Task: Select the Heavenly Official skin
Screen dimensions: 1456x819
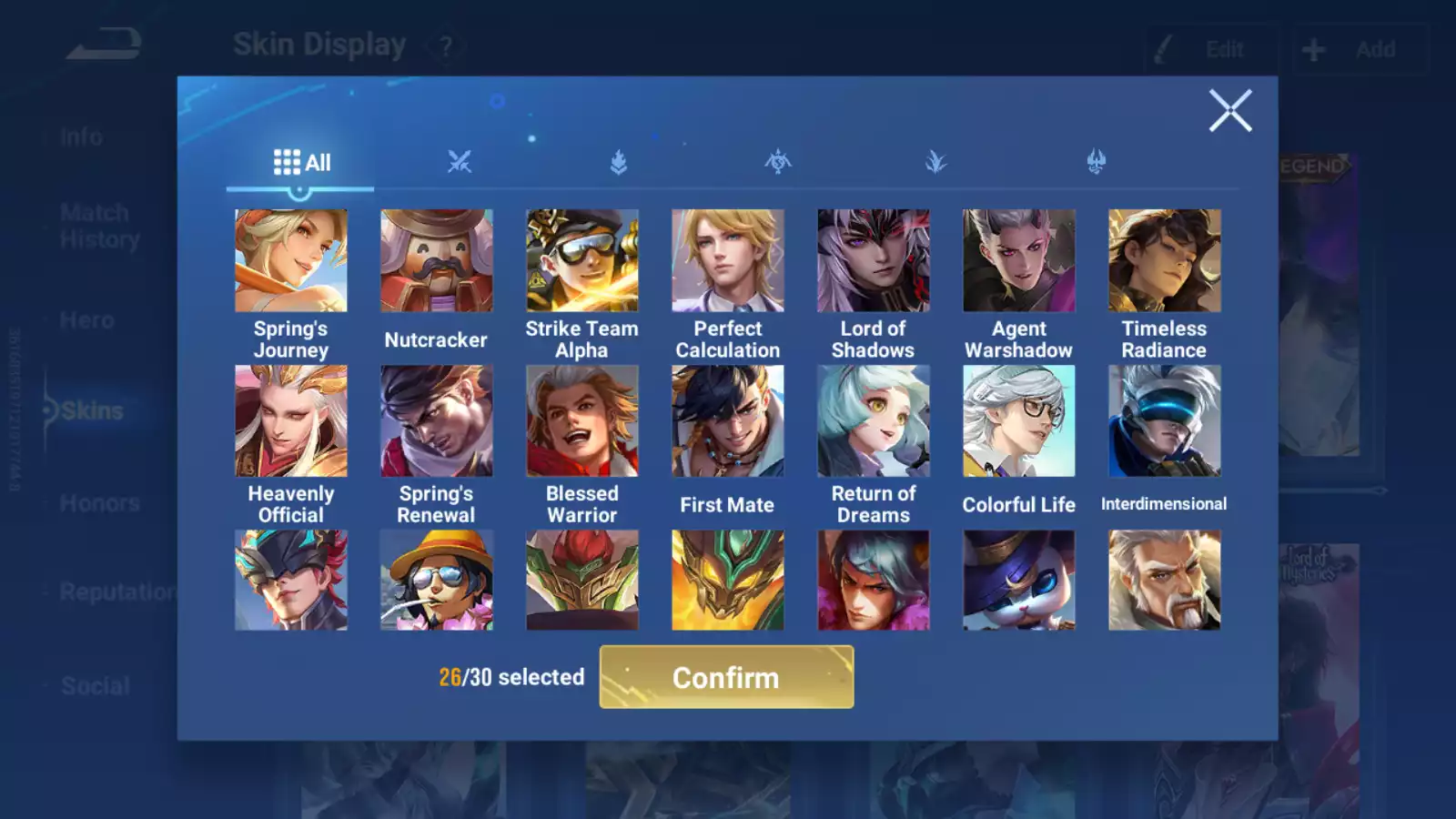Action: pos(291,421)
